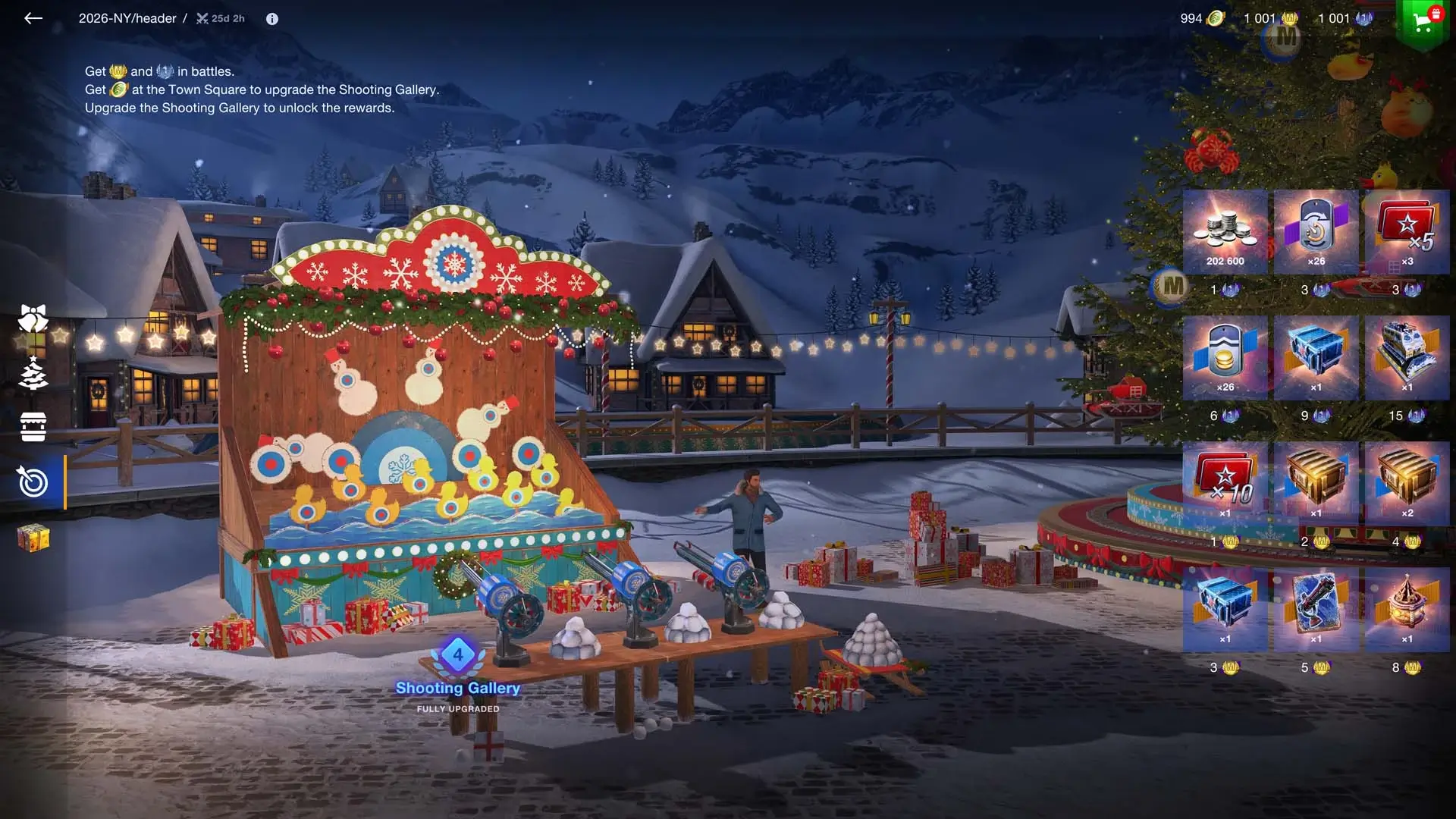Select the blue gold-coin x26 booster reward
This screenshot has width=1456, height=819.
point(1225,357)
